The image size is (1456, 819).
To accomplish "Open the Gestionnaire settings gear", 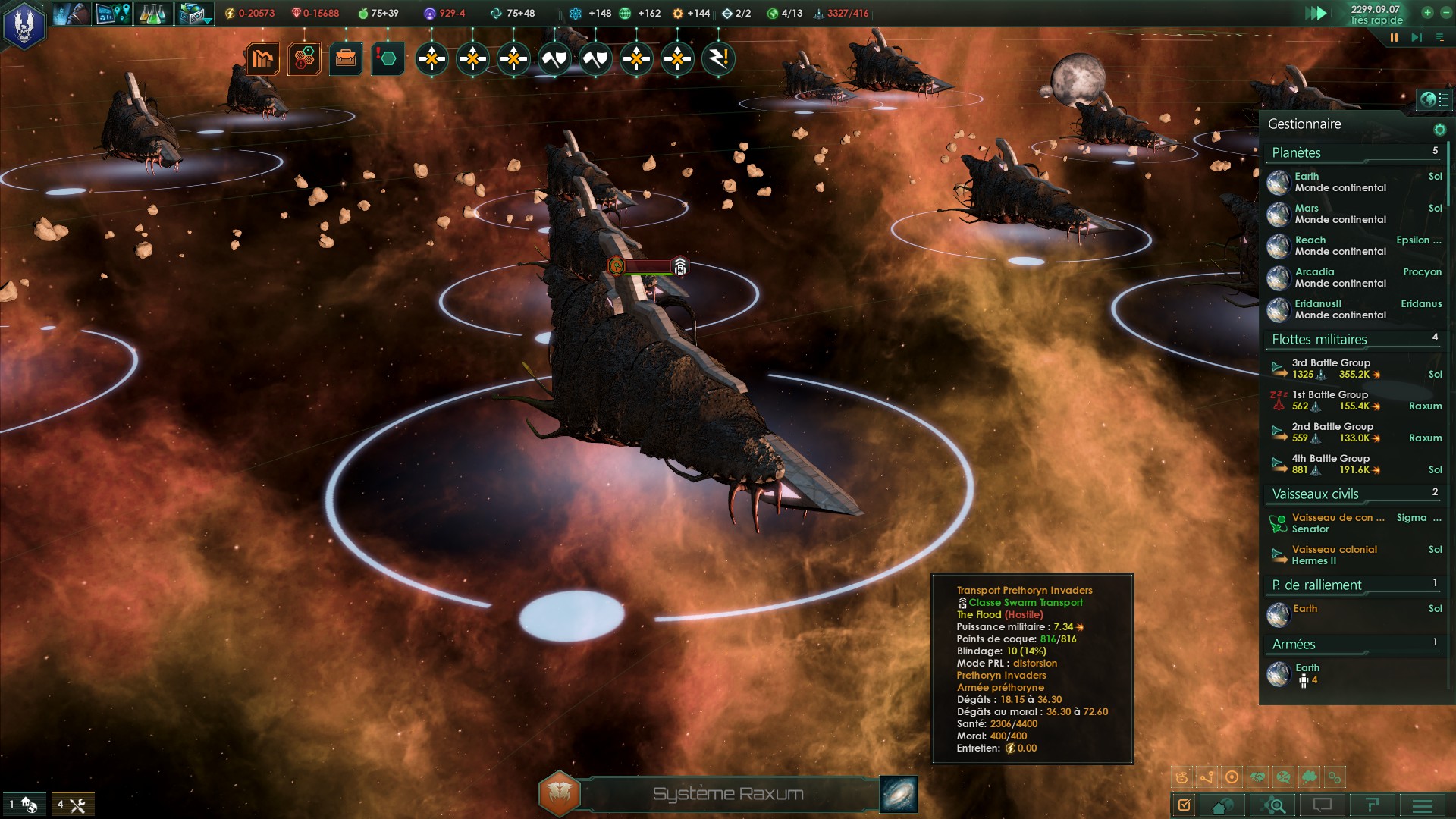I will click(x=1439, y=130).
